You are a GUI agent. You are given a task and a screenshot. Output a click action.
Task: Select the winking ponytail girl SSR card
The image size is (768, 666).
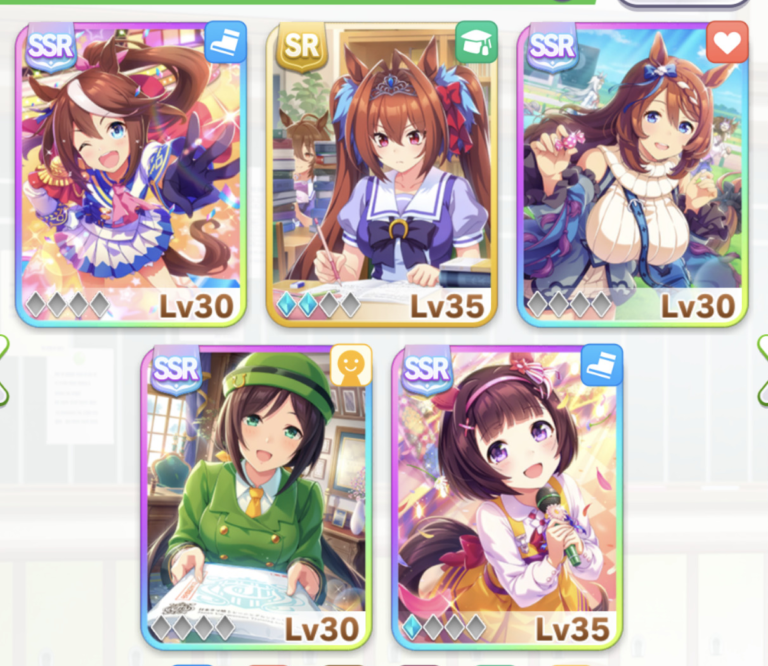pos(130,175)
